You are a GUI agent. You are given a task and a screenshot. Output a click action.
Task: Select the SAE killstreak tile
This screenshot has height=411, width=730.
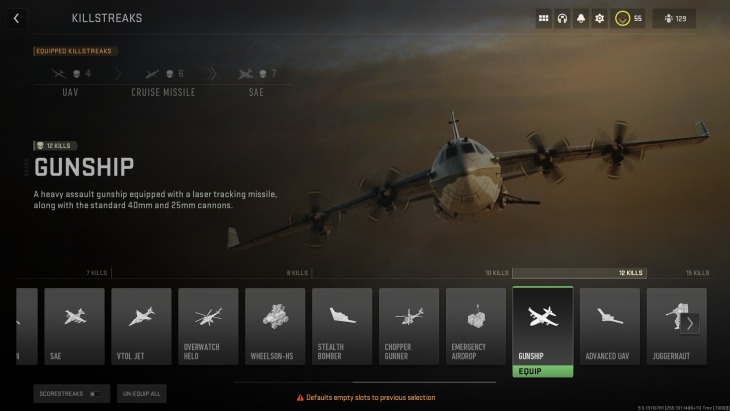74,326
